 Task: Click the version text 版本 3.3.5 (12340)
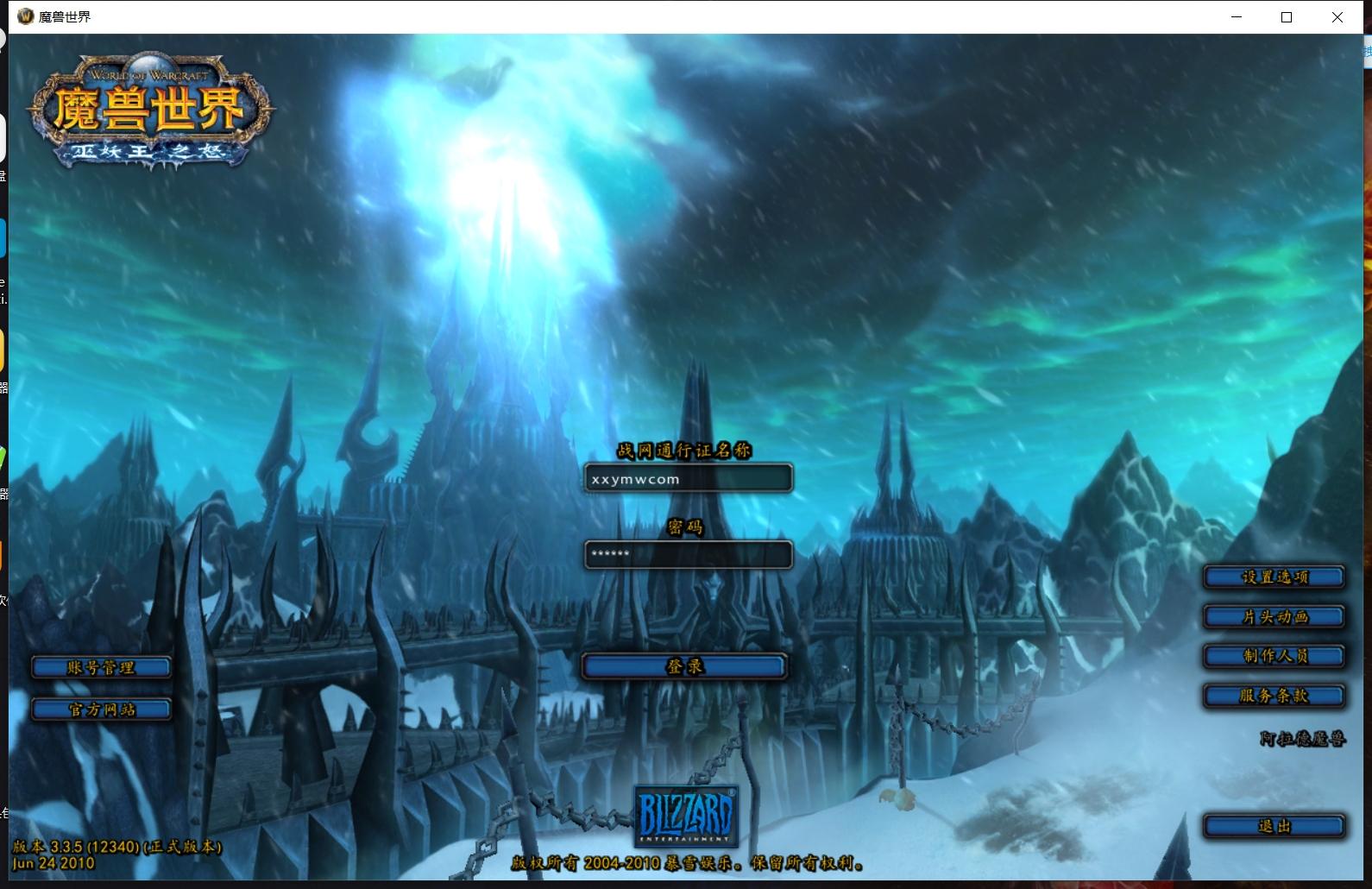pyautogui.click(x=116, y=847)
